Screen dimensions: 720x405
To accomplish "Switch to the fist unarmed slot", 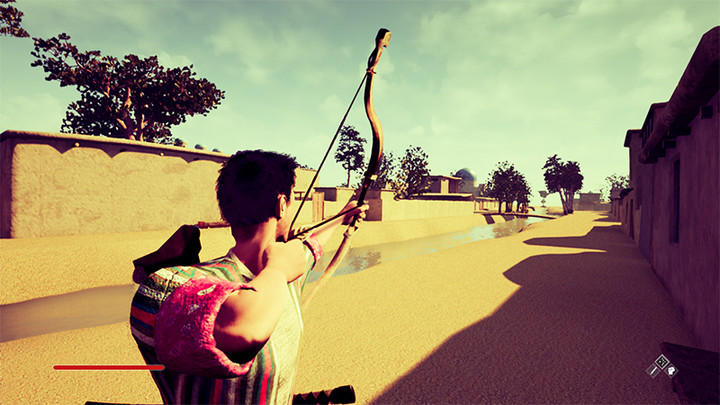I will point(671,371).
